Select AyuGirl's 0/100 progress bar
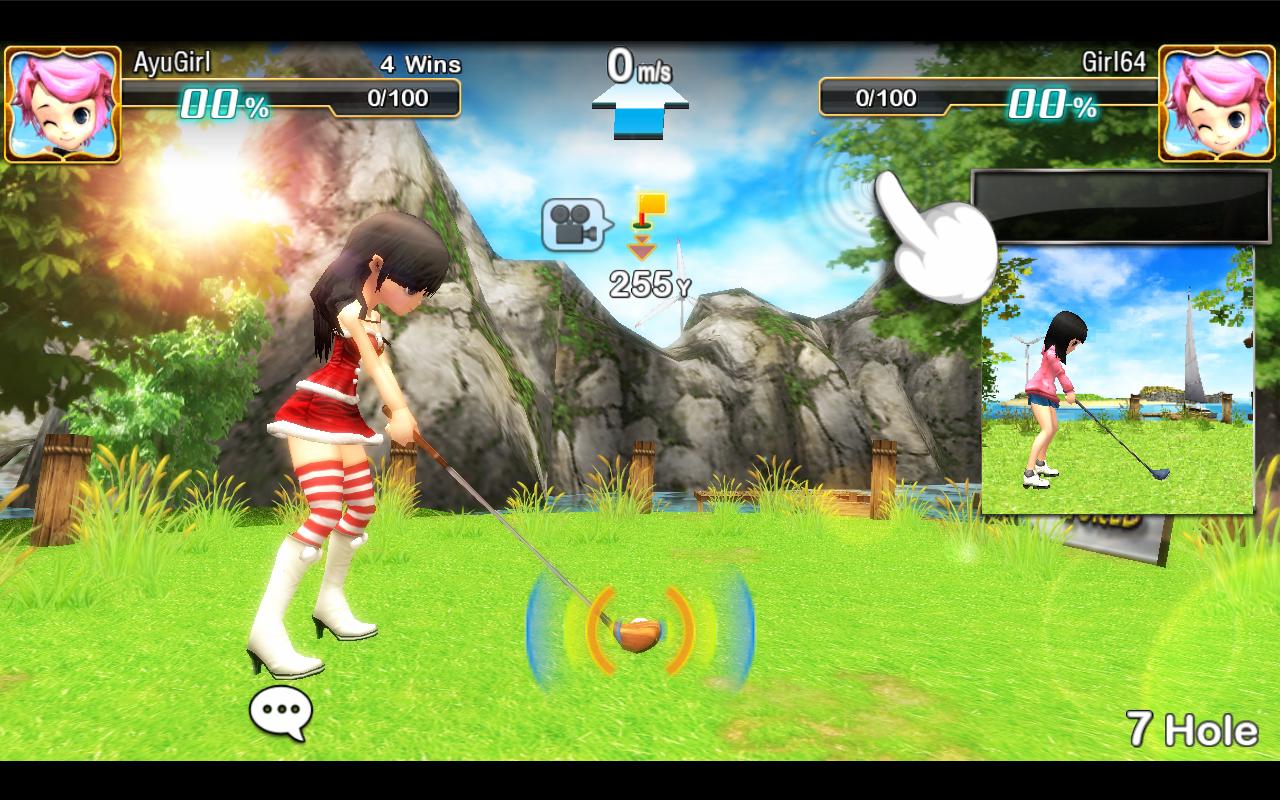The height and width of the screenshot is (800, 1280). [400, 100]
